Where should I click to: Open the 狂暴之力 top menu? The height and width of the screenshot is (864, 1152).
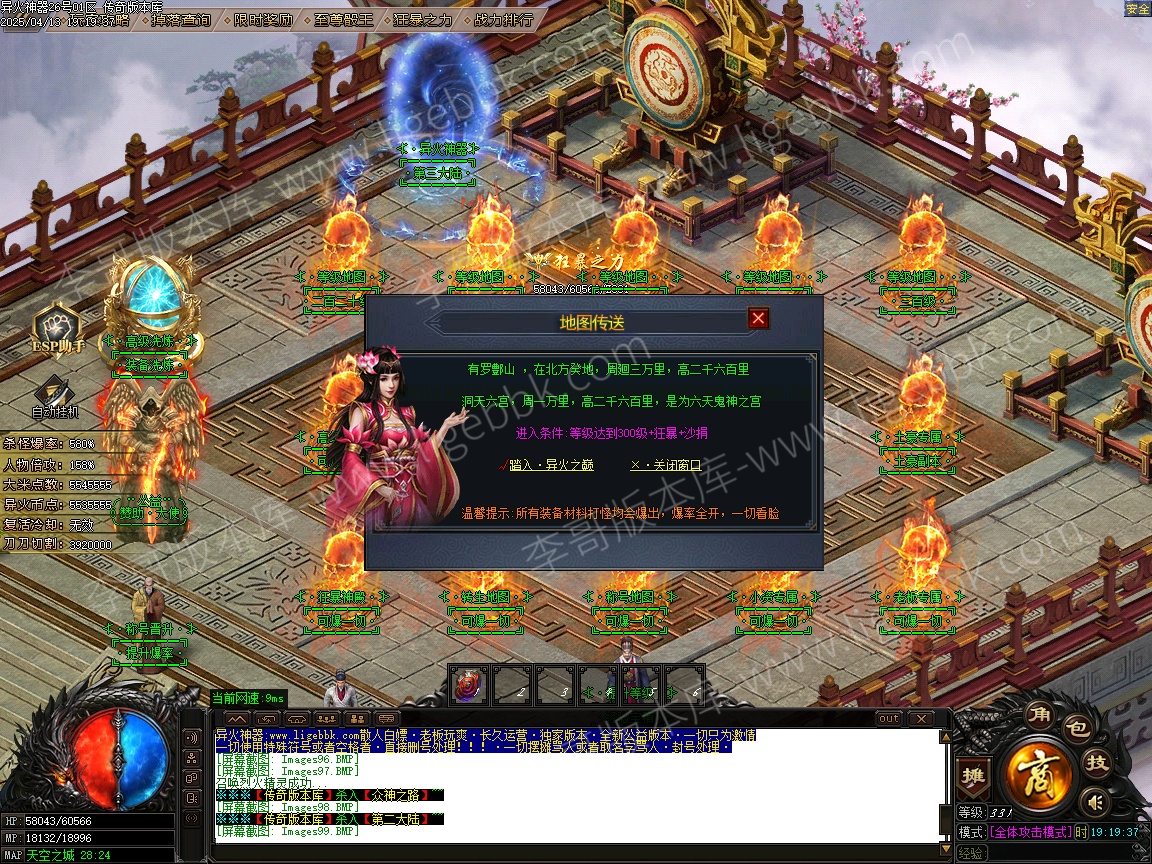pos(422,19)
